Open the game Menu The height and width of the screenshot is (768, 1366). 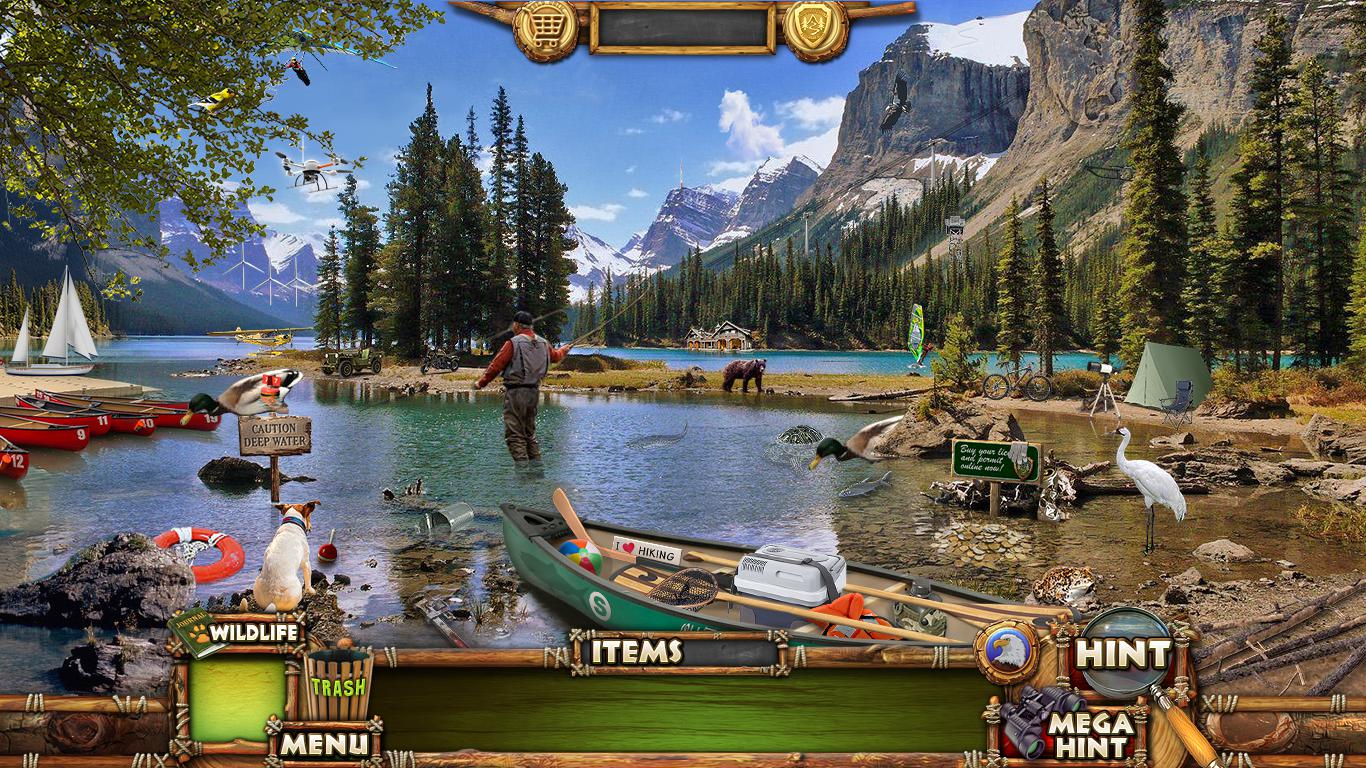click(323, 744)
